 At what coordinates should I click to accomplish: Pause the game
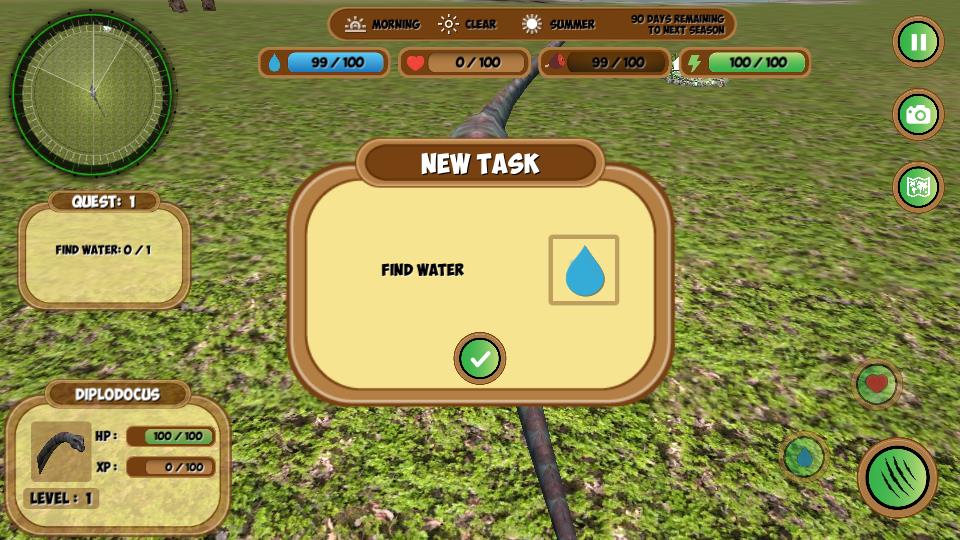pos(918,42)
